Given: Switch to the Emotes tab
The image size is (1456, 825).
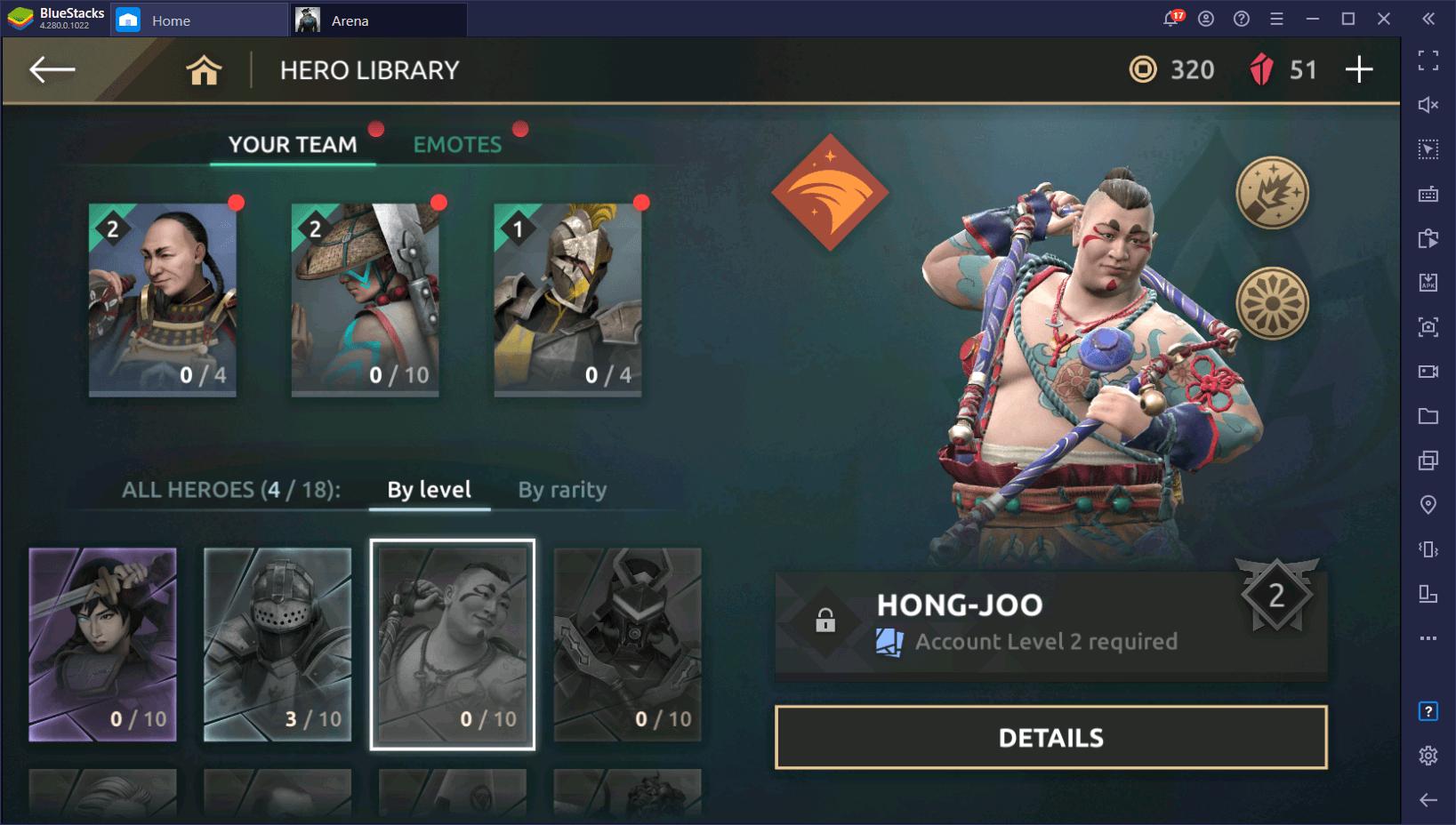Looking at the screenshot, I should (457, 145).
